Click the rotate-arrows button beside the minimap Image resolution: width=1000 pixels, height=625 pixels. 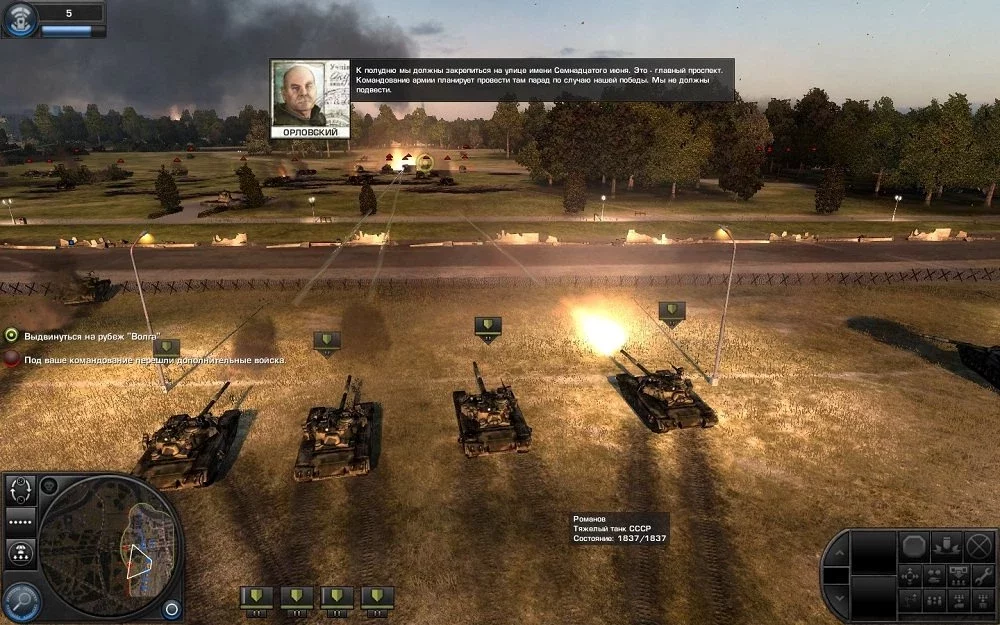click(20, 489)
